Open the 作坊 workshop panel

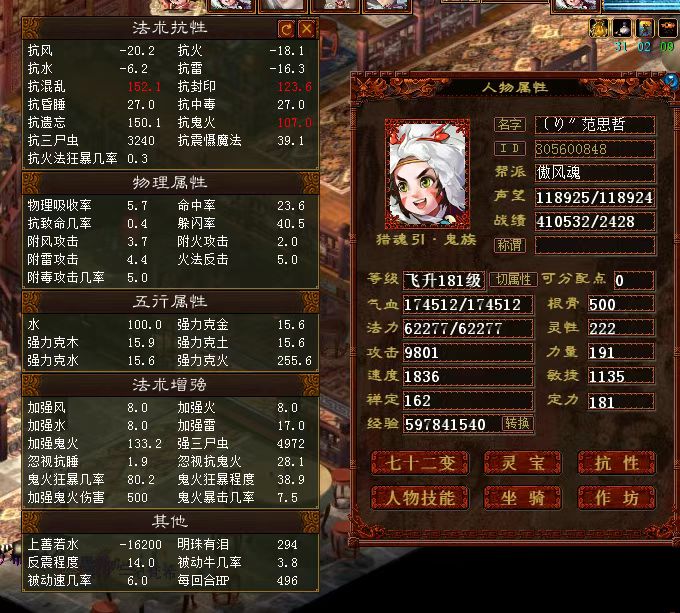coord(616,497)
